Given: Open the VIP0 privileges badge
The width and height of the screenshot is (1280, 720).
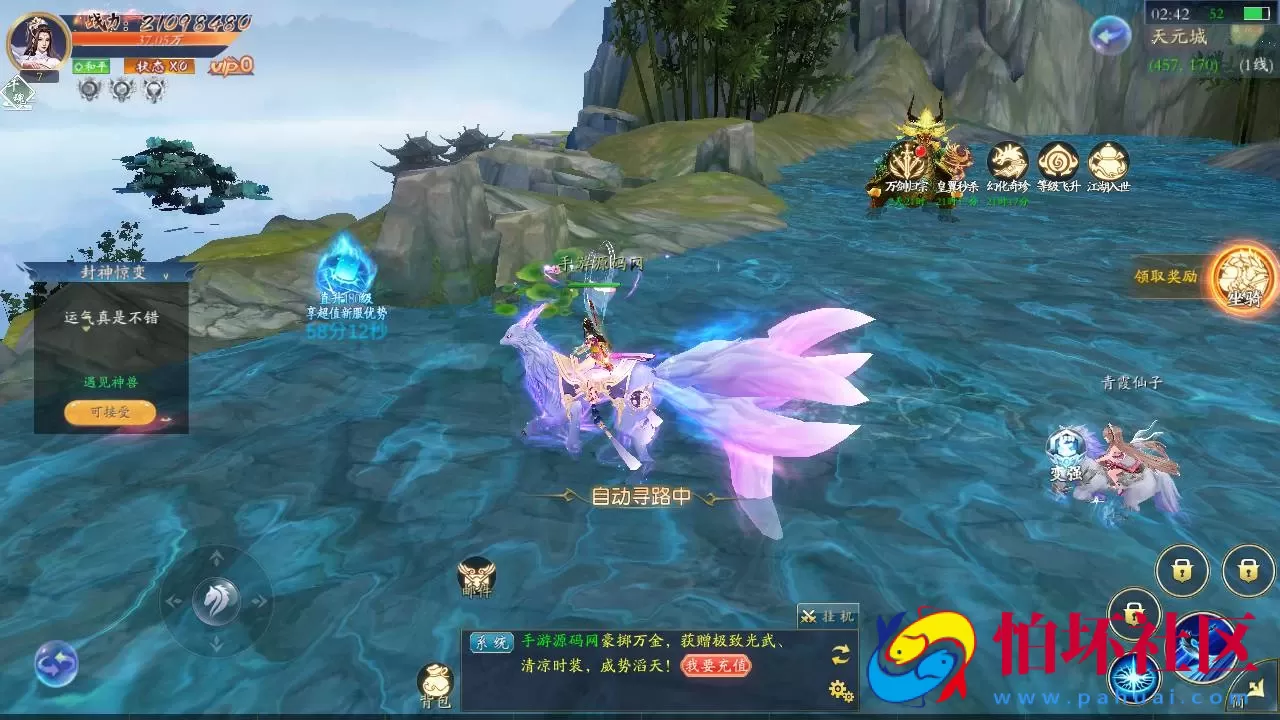Looking at the screenshot, I should tap(231, 66).
